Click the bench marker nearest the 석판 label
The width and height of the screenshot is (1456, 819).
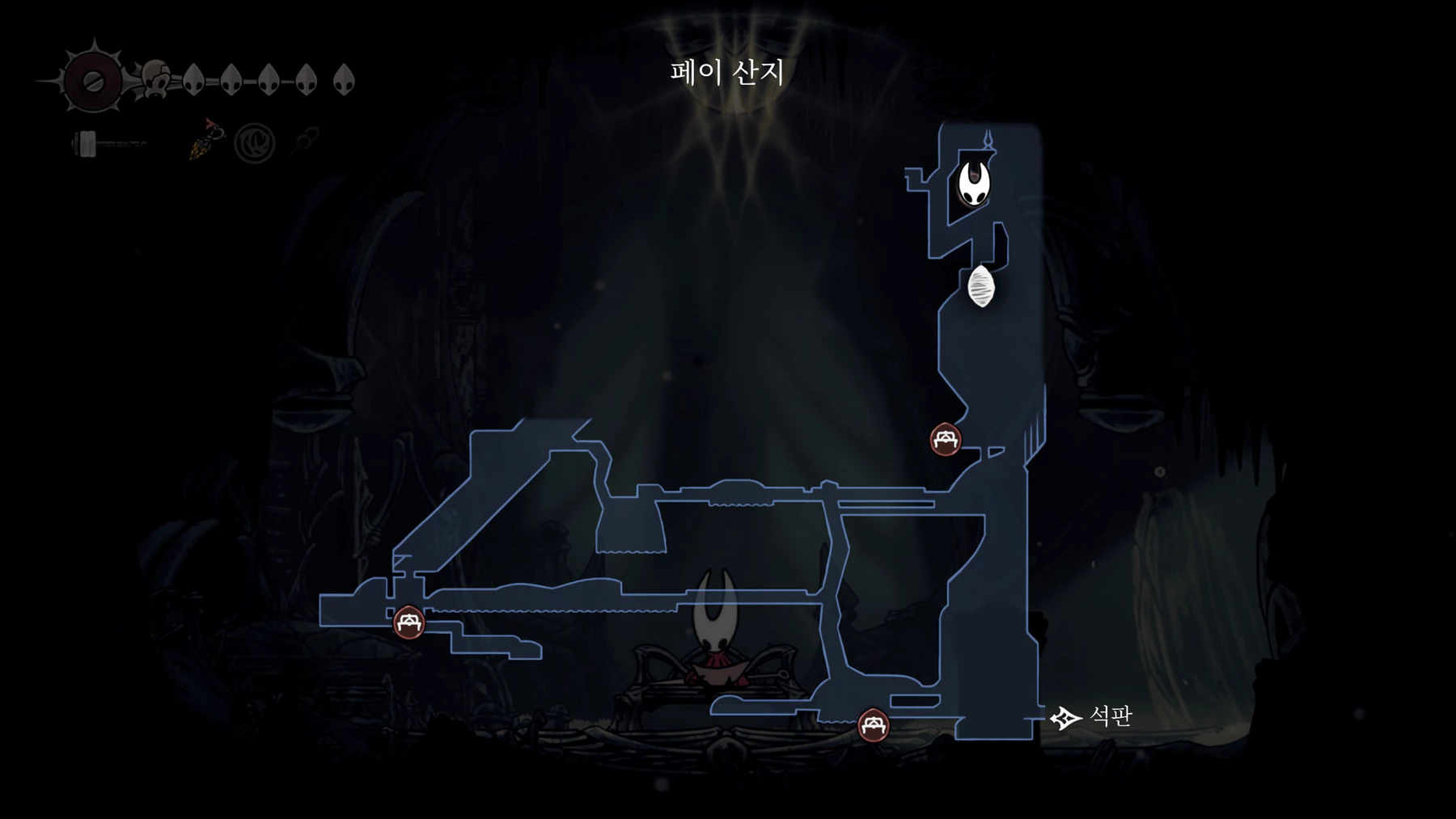(873, 724)
